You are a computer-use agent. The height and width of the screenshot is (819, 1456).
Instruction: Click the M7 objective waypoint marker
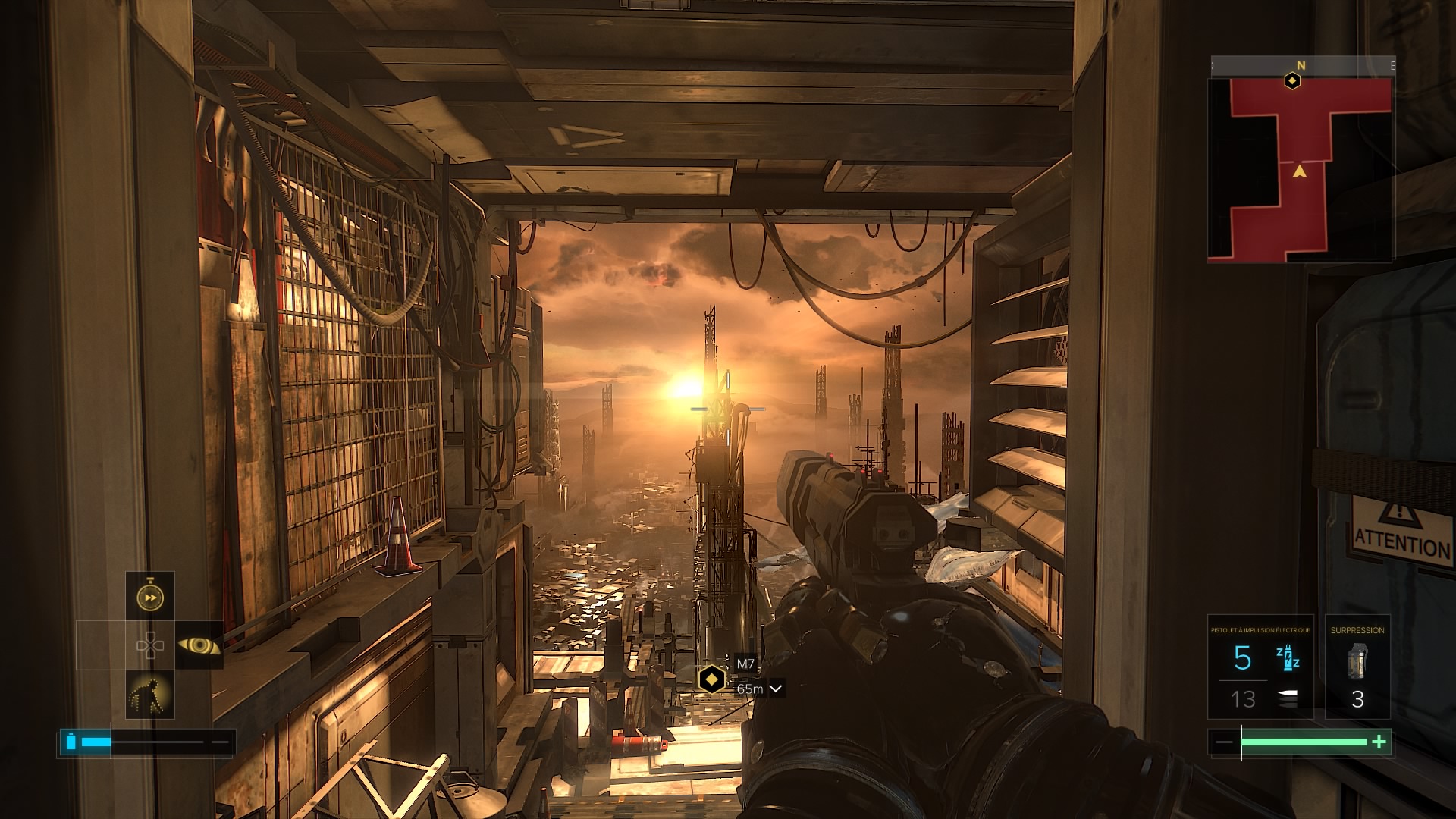click(711, 679)
